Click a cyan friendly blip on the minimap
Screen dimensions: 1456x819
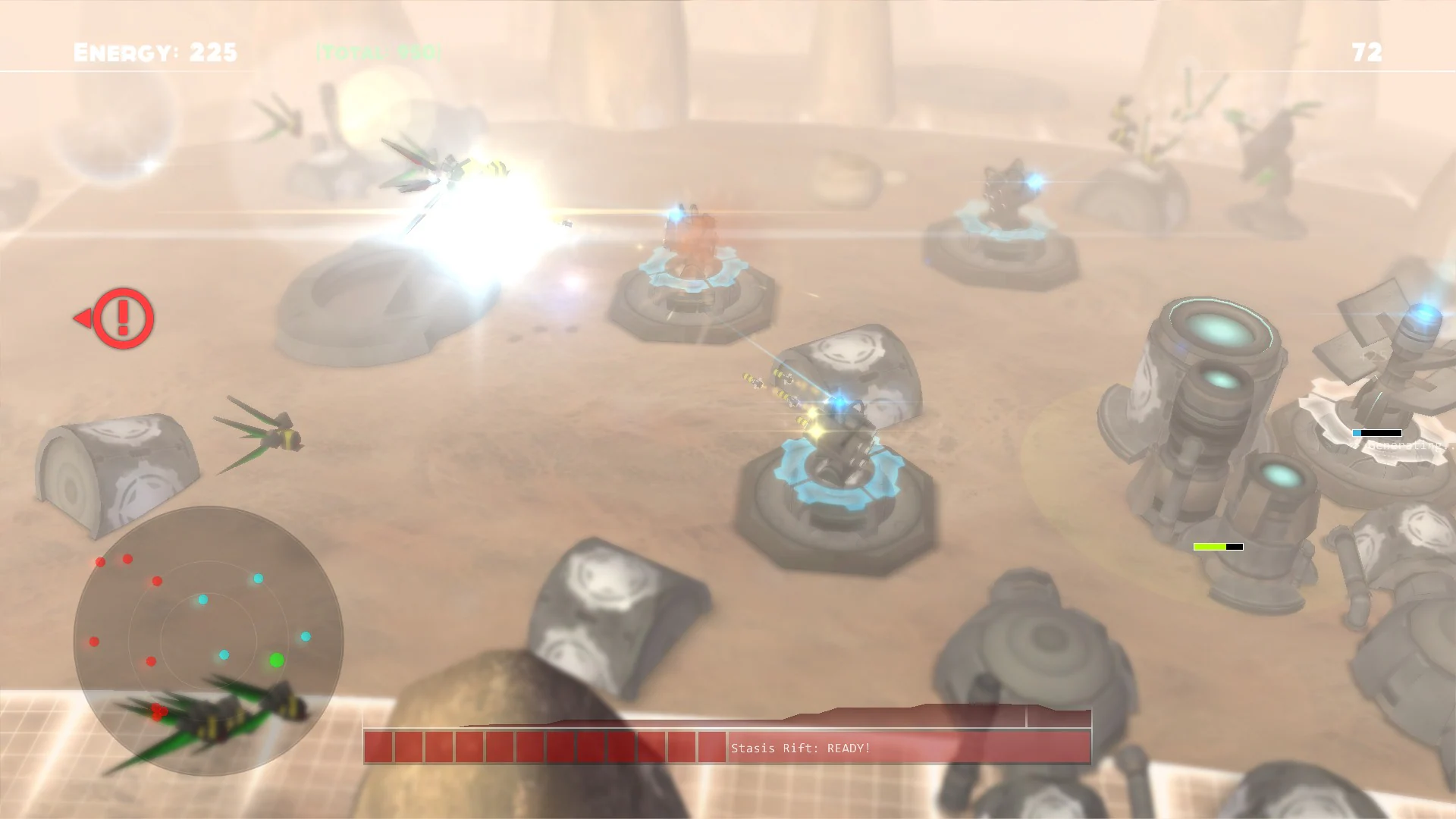click(256, 579)
